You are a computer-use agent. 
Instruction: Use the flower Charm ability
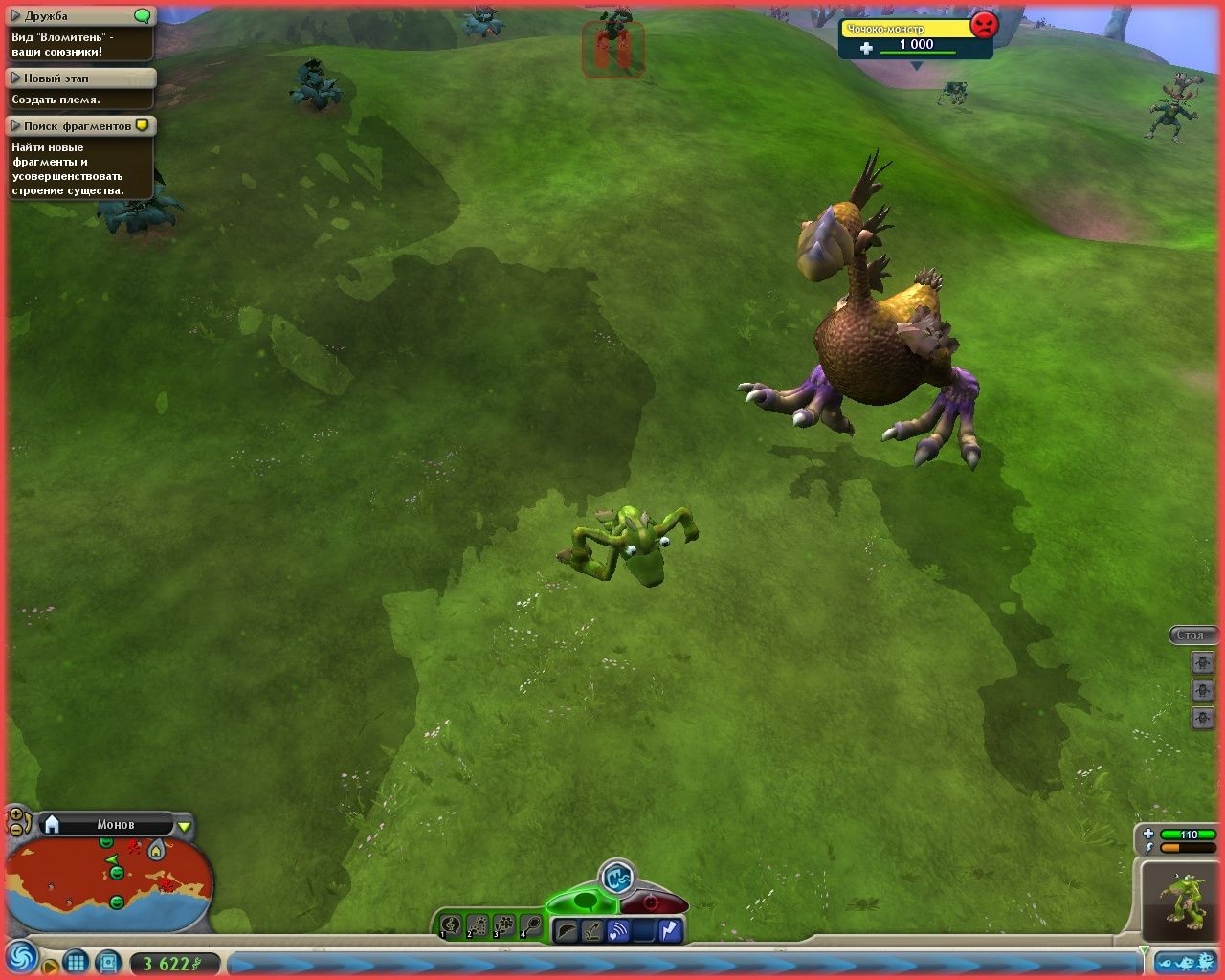503,926
